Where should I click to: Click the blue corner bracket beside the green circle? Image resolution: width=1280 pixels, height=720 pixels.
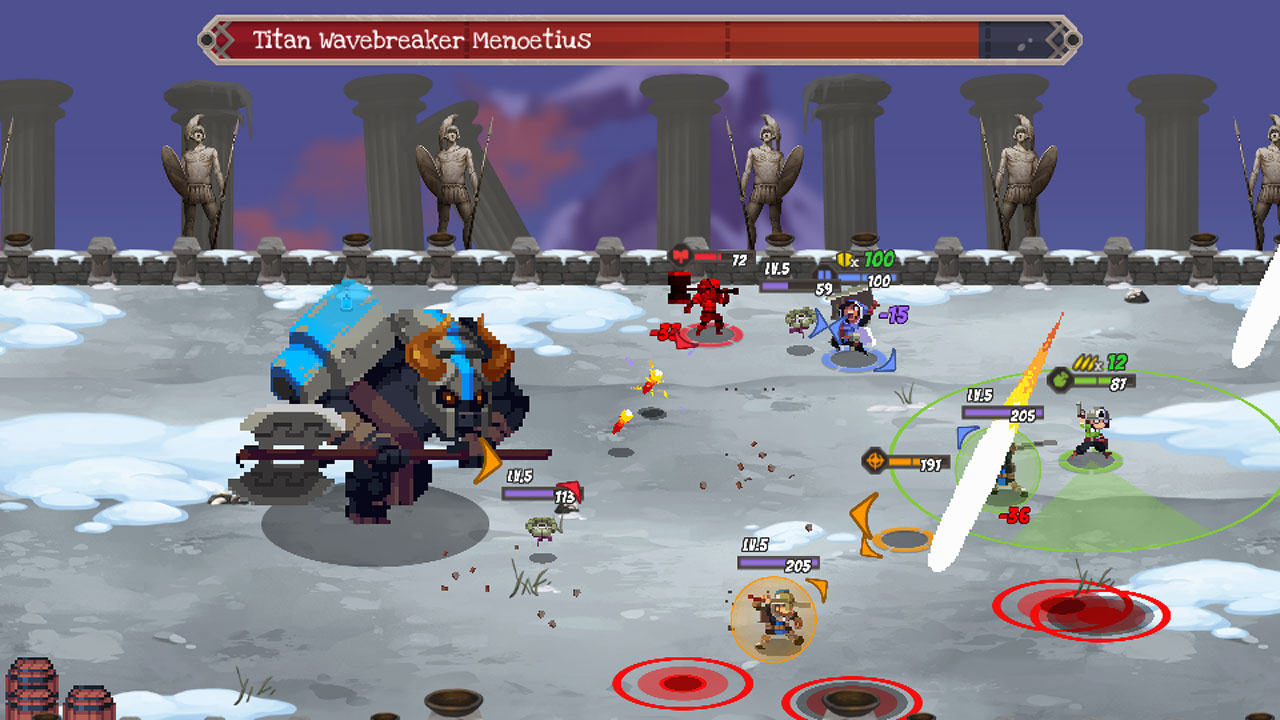(966, 438)
